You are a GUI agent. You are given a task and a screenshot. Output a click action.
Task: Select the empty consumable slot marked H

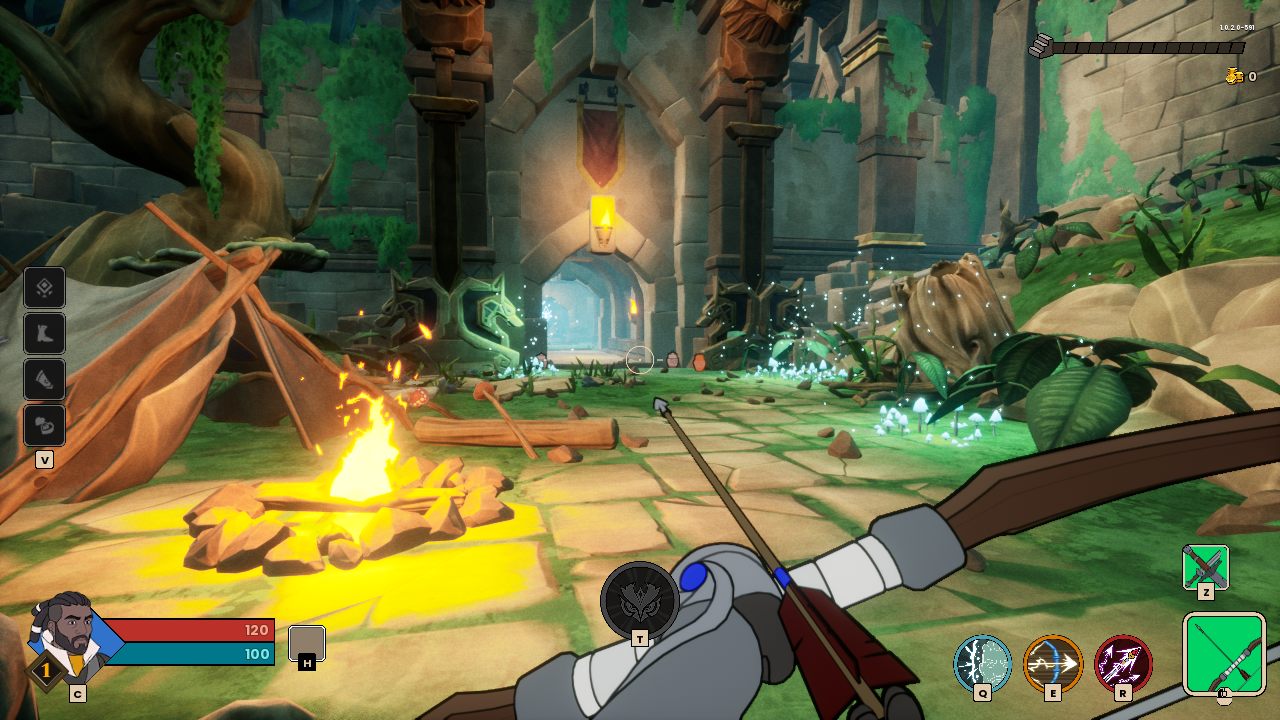click(306, 643)
